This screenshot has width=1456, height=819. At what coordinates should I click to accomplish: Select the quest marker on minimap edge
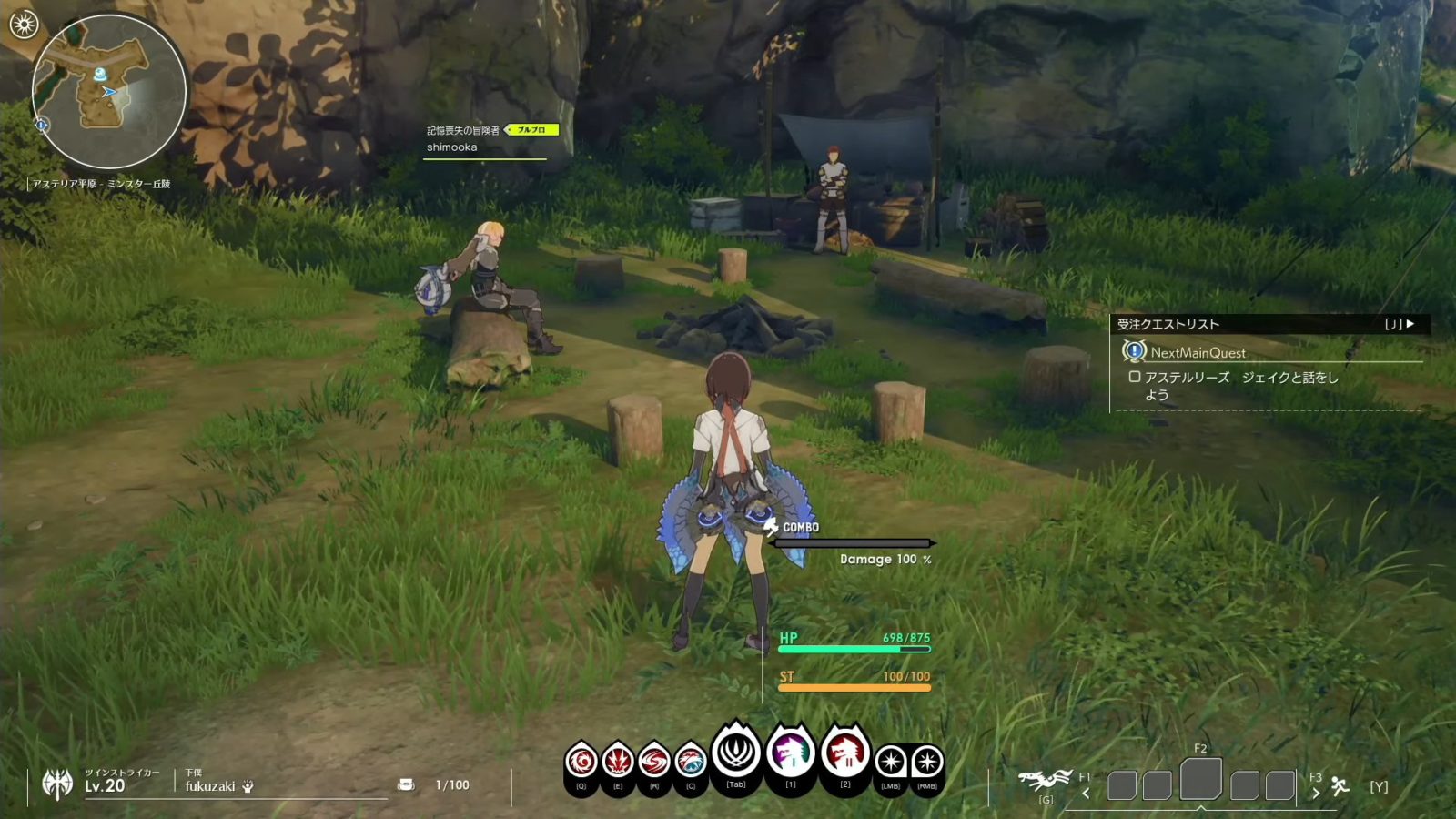[x=42, y=124]
